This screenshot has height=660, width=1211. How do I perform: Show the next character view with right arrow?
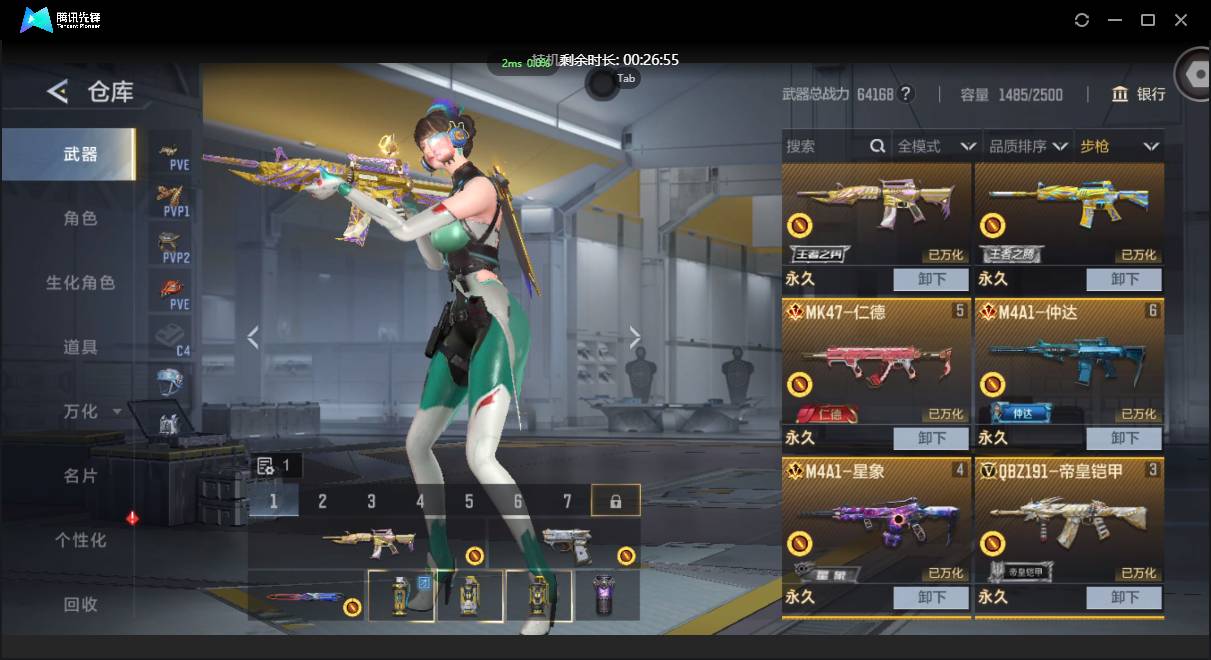[634, 338]
